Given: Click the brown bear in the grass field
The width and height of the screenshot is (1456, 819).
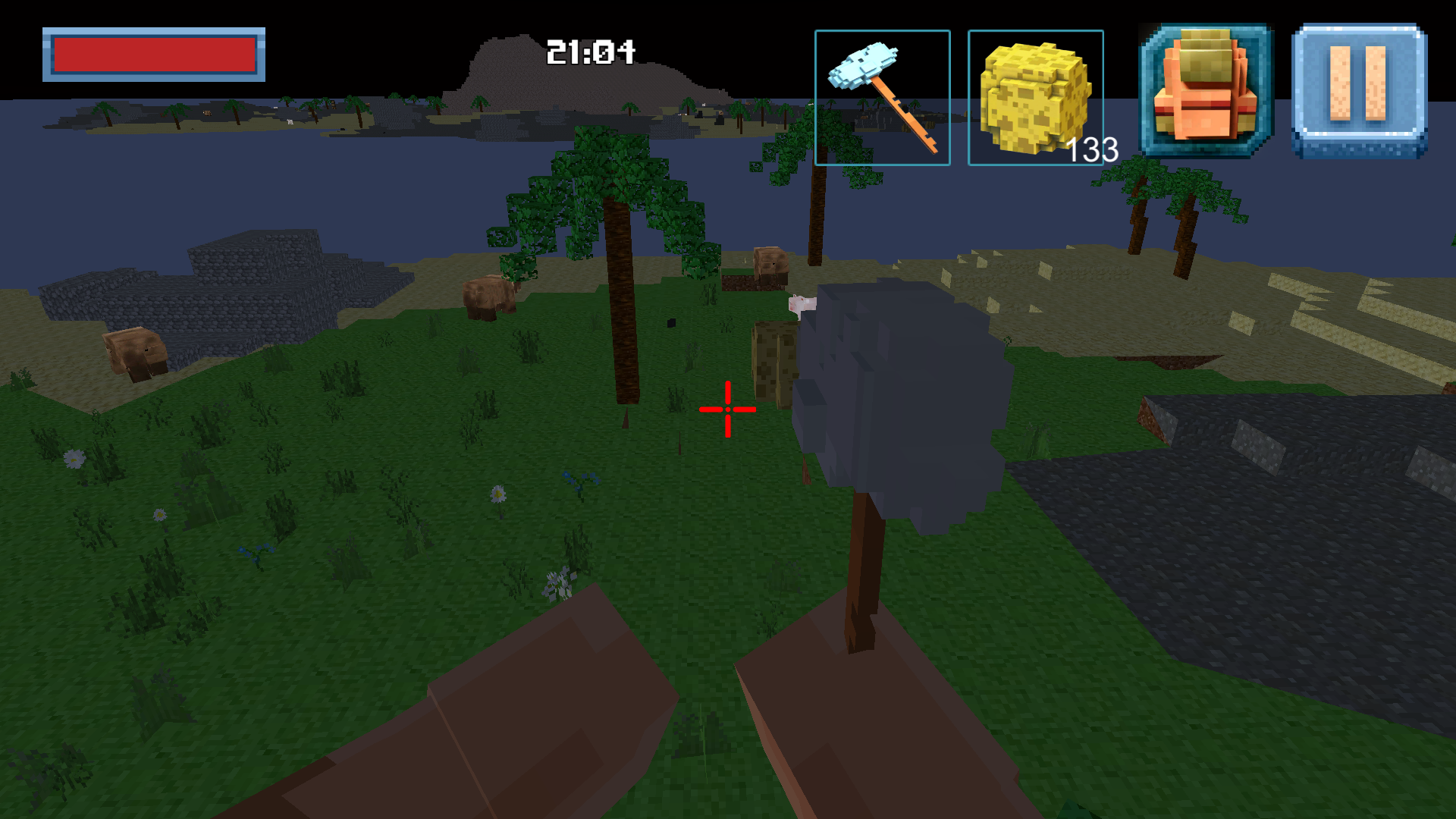Looking at the screenshot, I should (489, 296).
